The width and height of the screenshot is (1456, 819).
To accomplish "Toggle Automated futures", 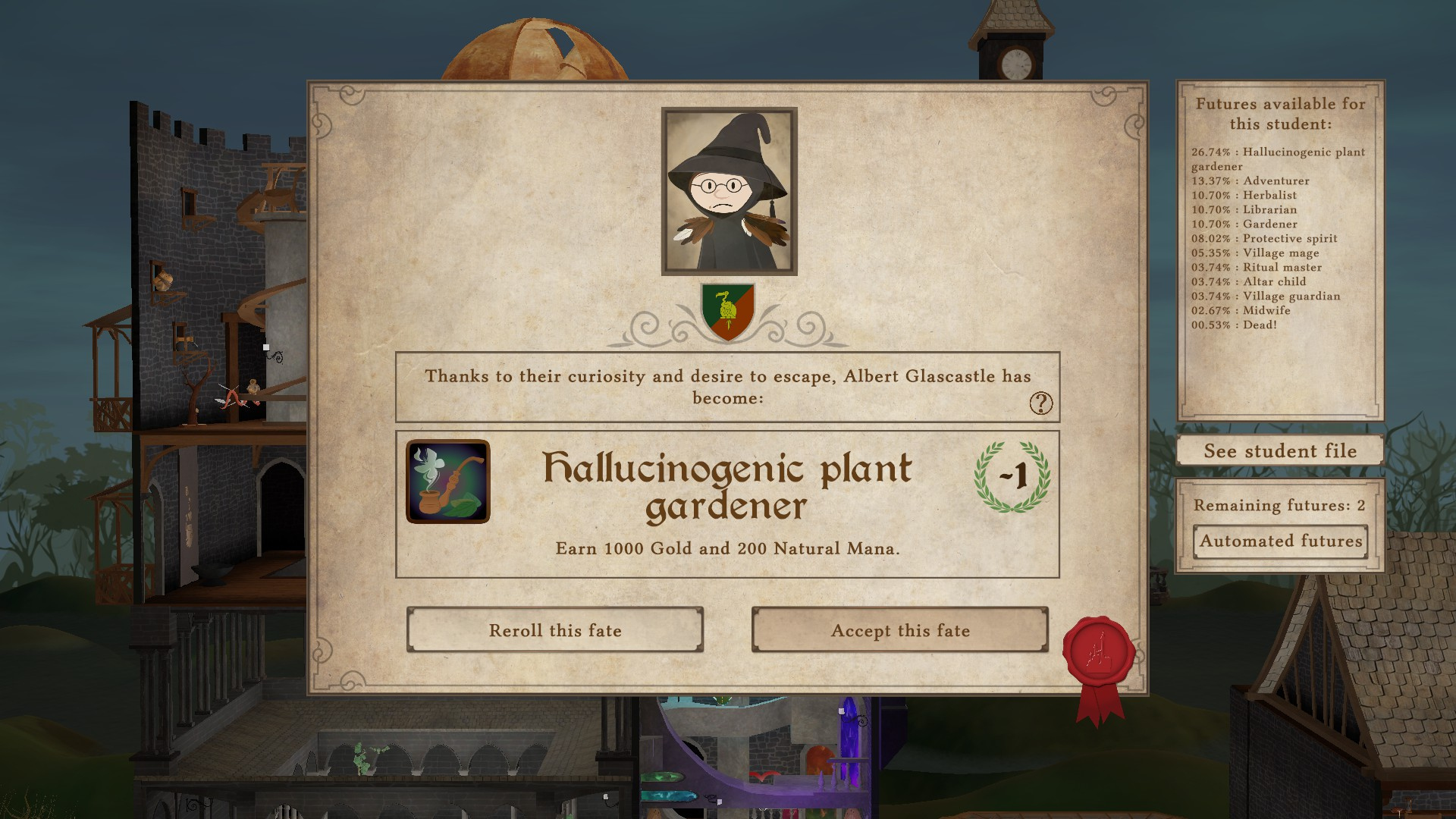I will point(1280,541).
